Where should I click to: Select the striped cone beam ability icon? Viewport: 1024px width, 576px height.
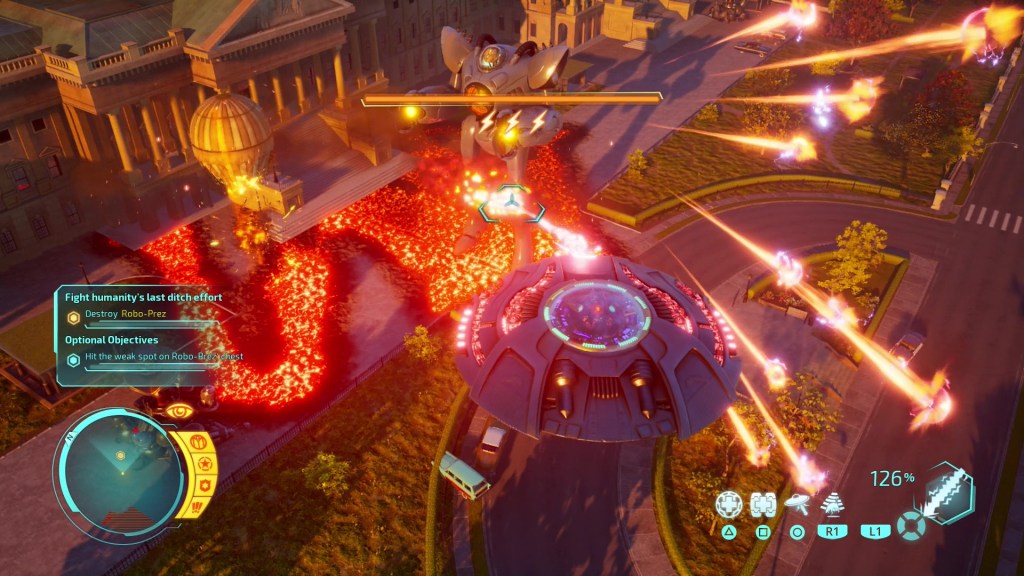pyautogui.click(x=831, y=504)
